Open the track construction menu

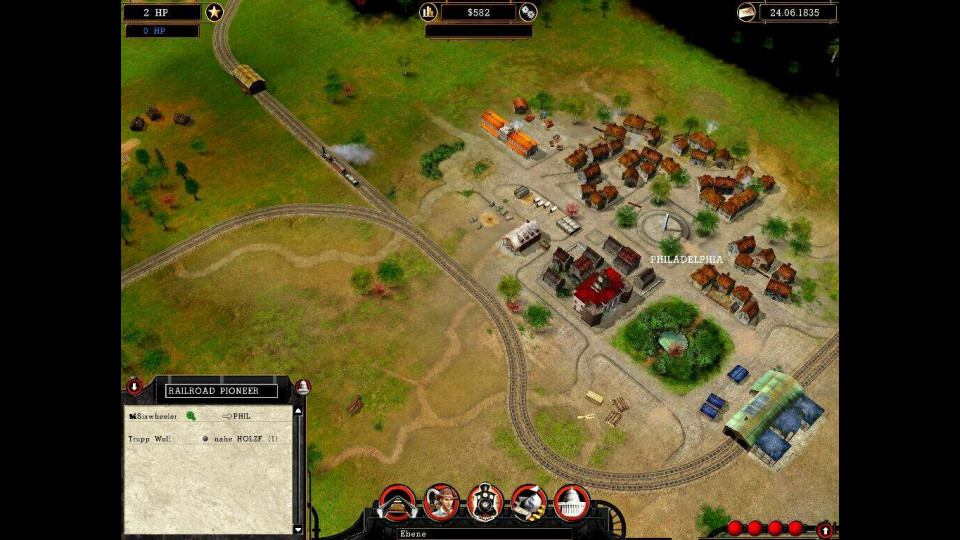(x=397, y=501)
